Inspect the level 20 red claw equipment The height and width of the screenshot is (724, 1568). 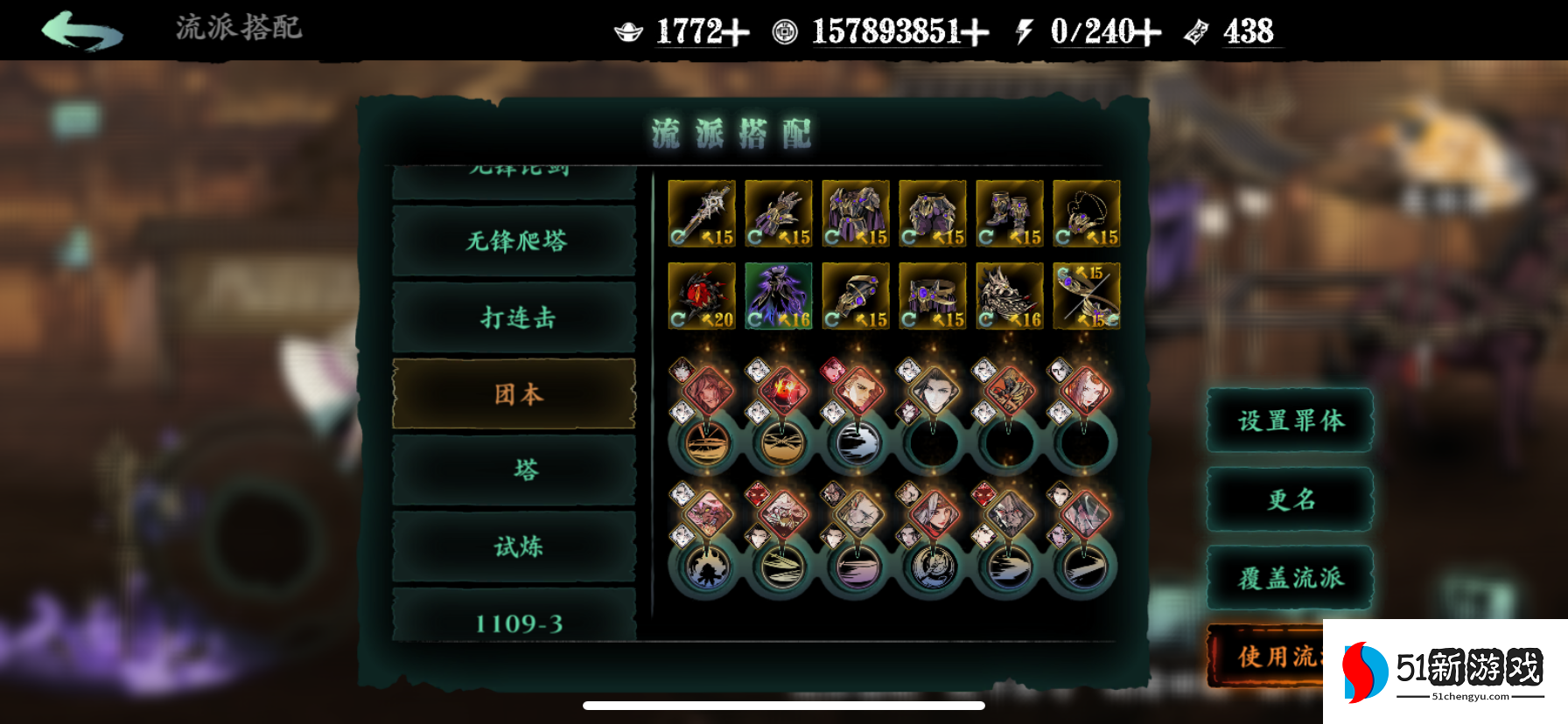(x=702, y=296)
